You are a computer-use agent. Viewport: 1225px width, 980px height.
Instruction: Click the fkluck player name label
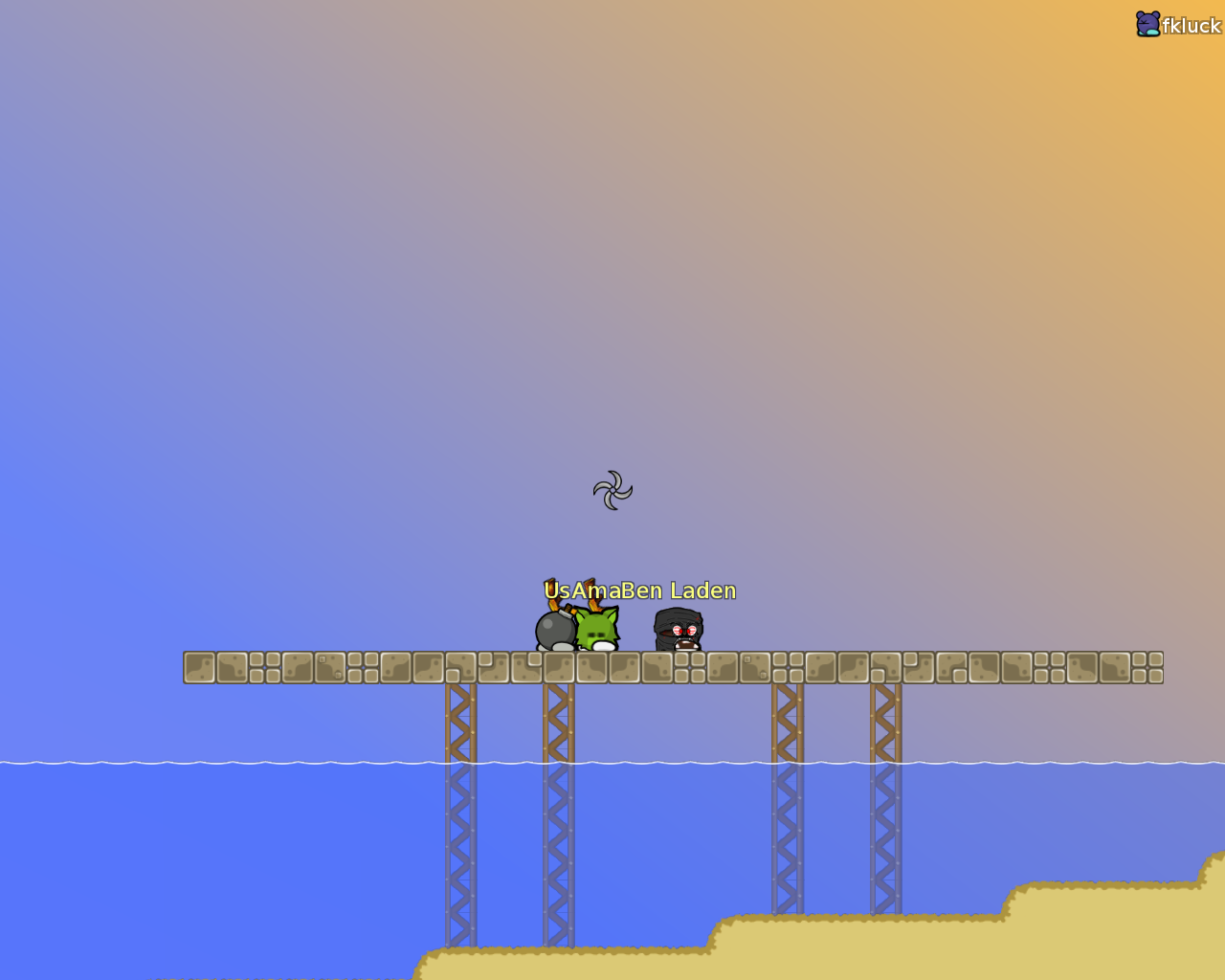pyautogui.click(x=1191, y=23)
